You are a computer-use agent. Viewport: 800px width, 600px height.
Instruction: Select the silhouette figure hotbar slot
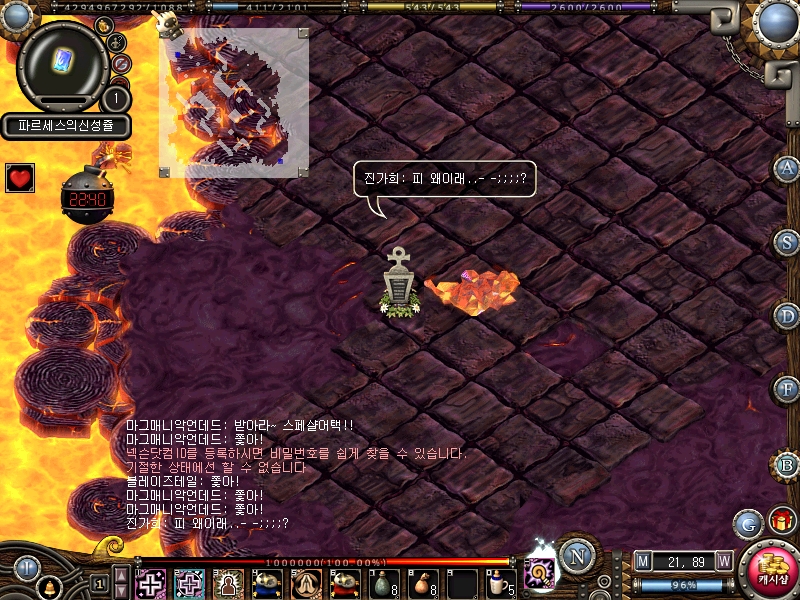229,582
